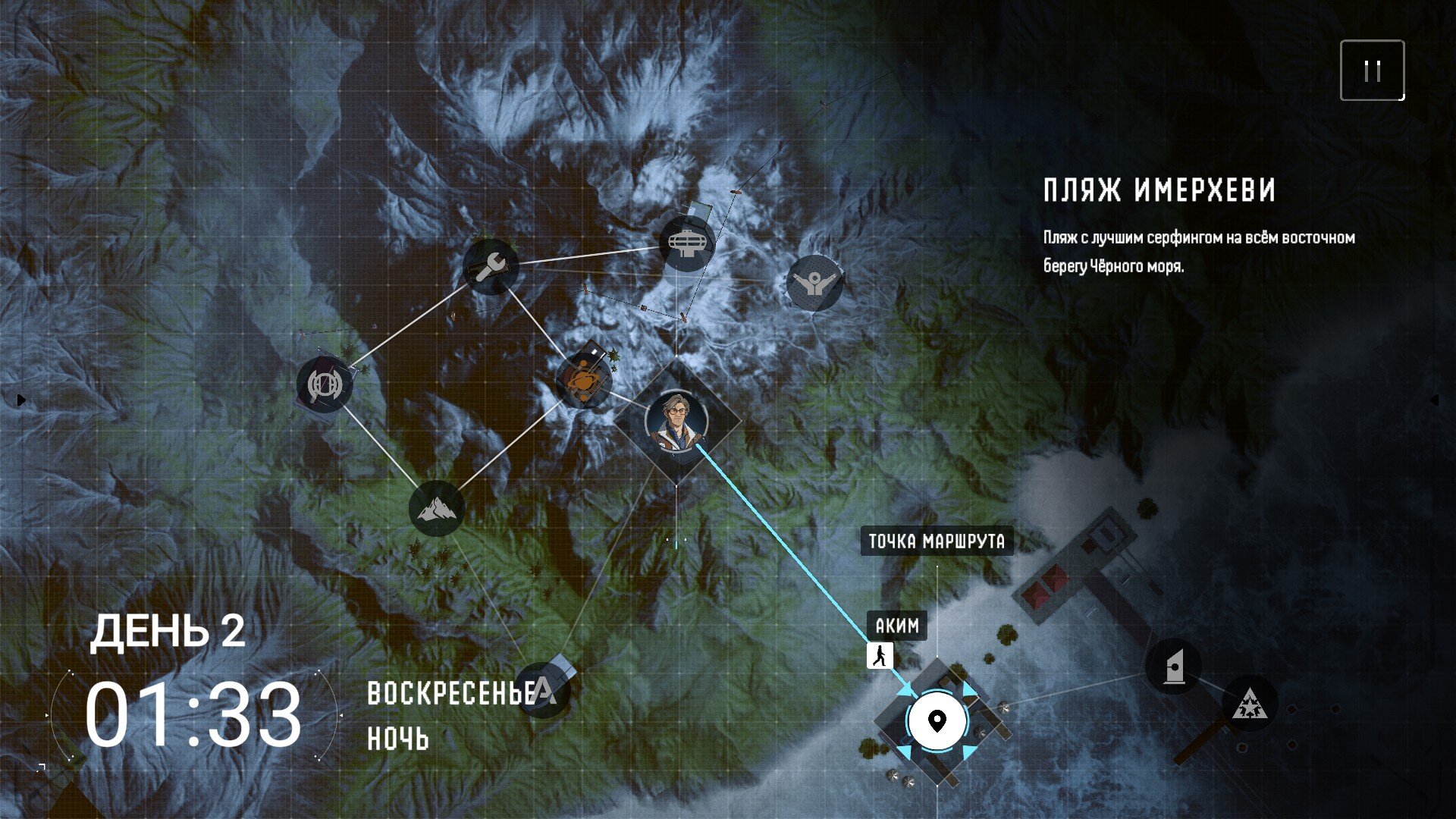Select the circular bracket-symbol map node
The width and height of the screenshot is (1456, 819).
pyautogui.click(x=325, y=384)
